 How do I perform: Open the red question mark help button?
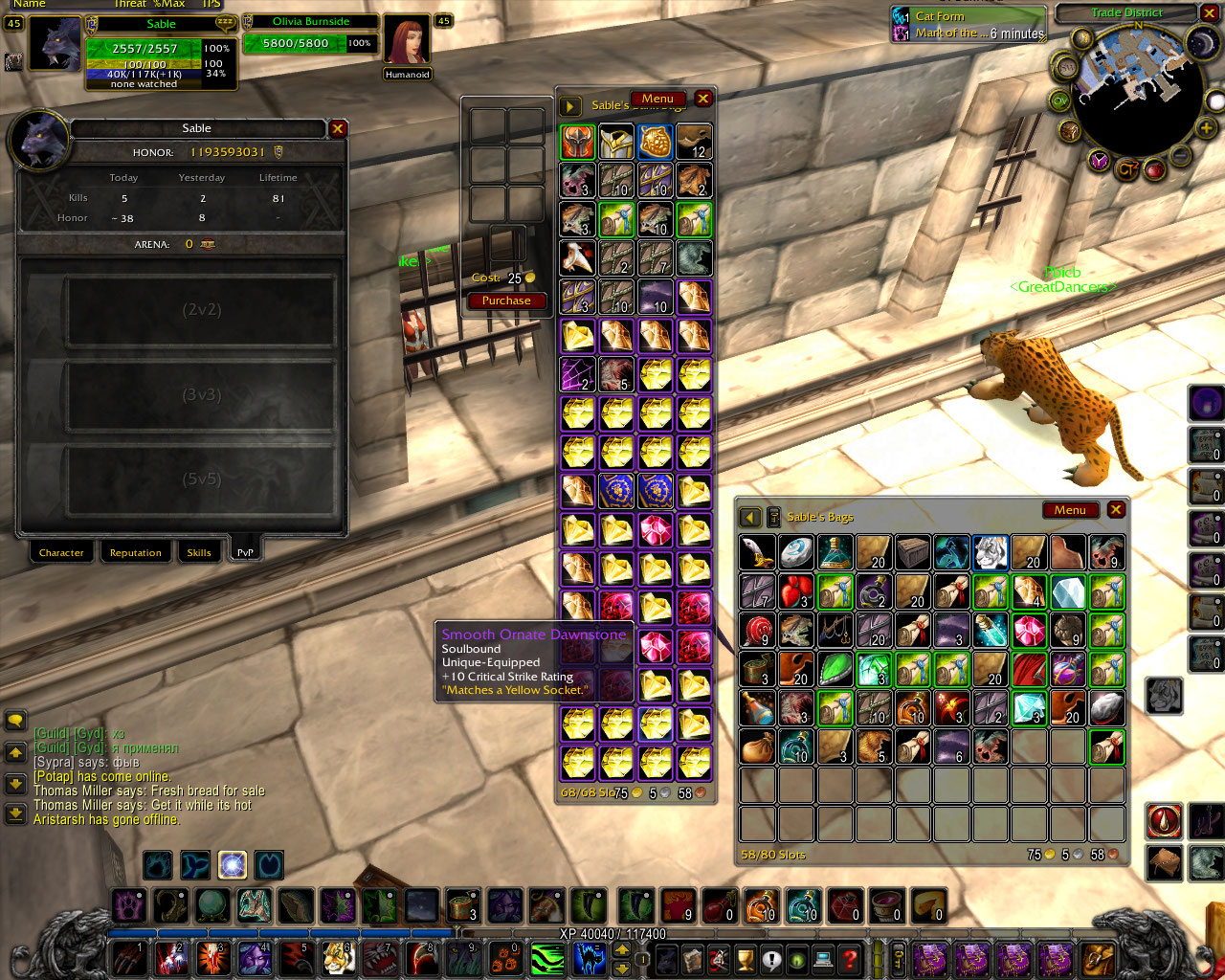tap(849, 958)
